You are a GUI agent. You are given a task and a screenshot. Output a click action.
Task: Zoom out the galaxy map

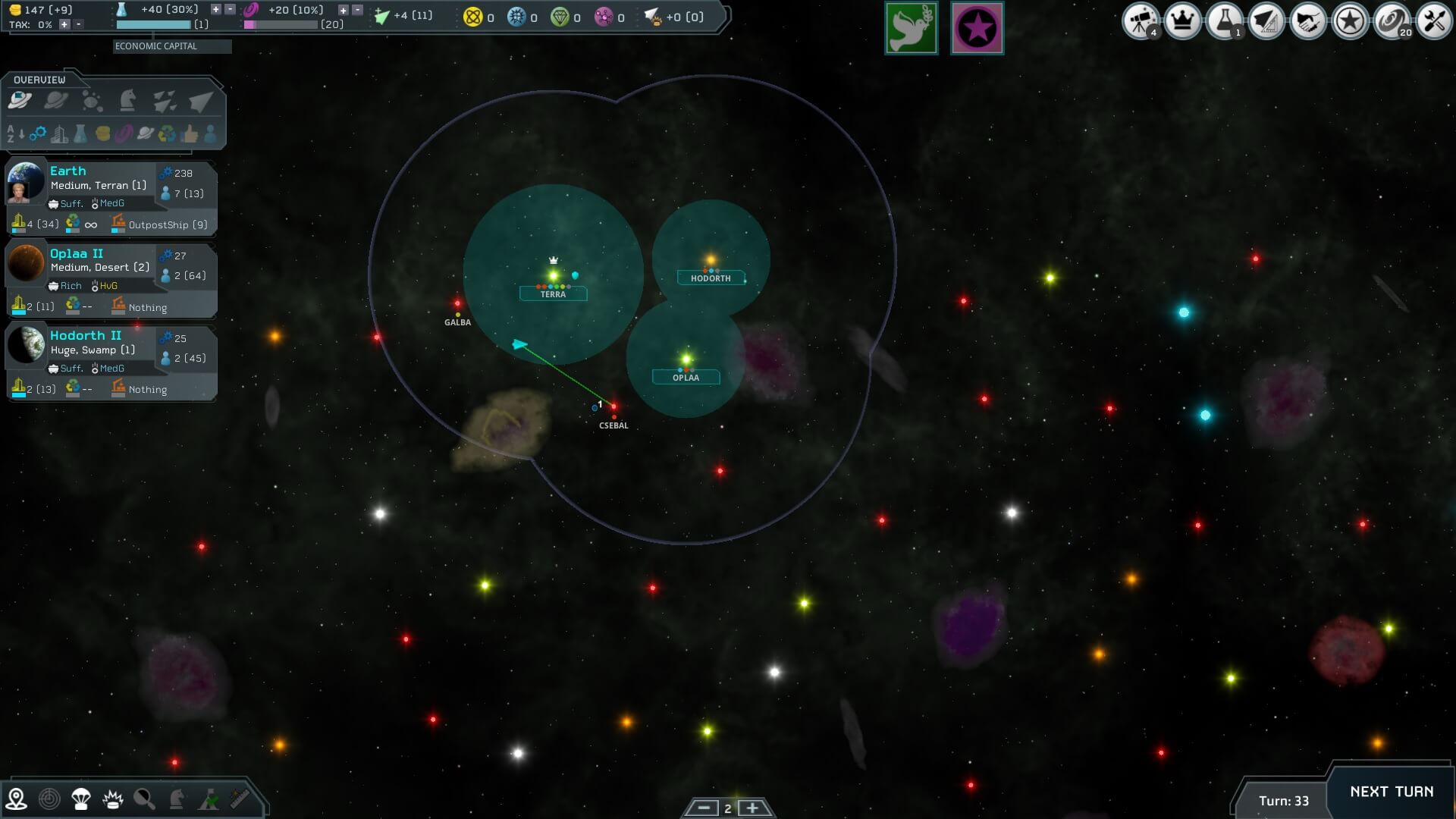(x=703, y=808)
